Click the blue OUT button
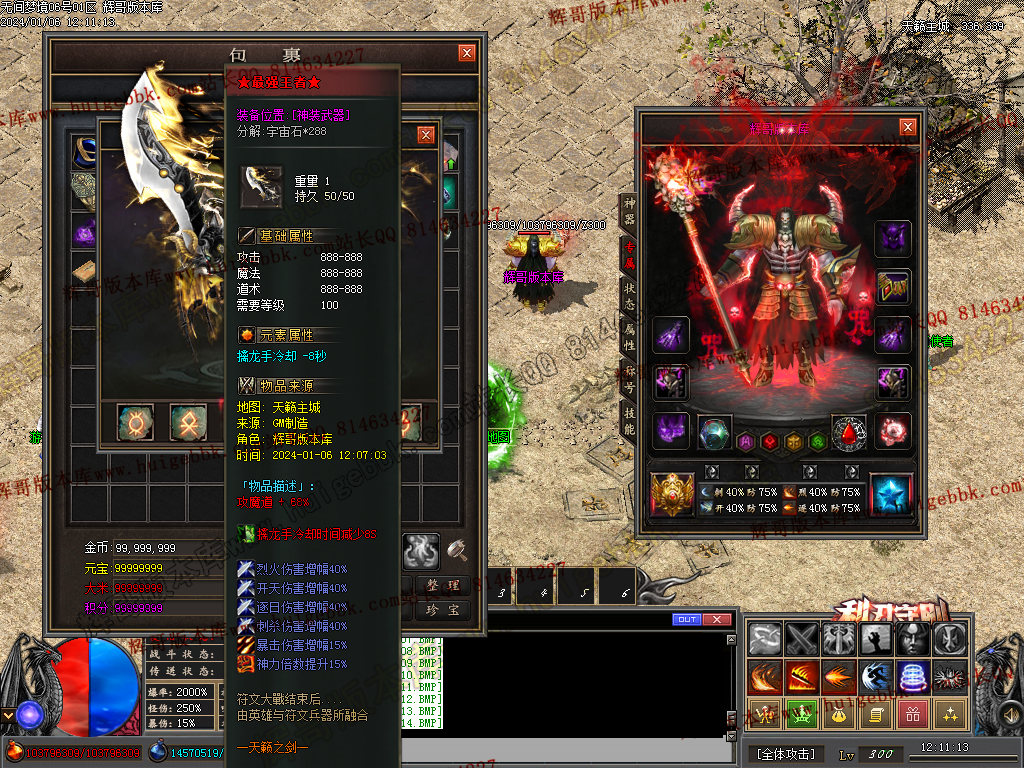 687,620
